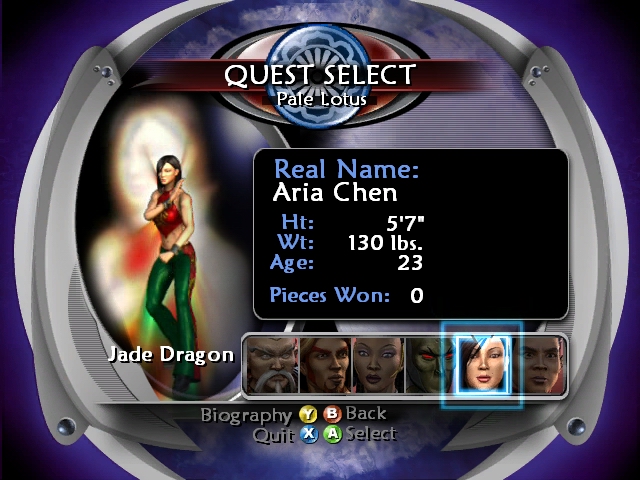Pick the dark-skinned woman portrait
640x480 pixels.
tap(378, 364)
